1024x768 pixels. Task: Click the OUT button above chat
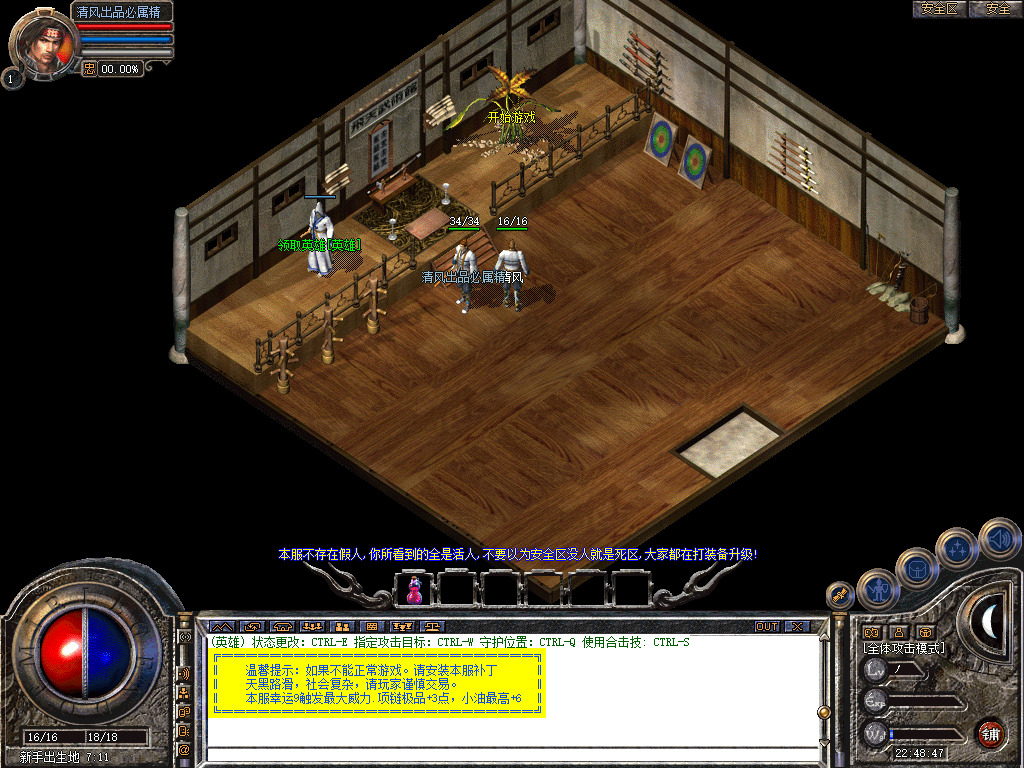click(x=766, y=627)
